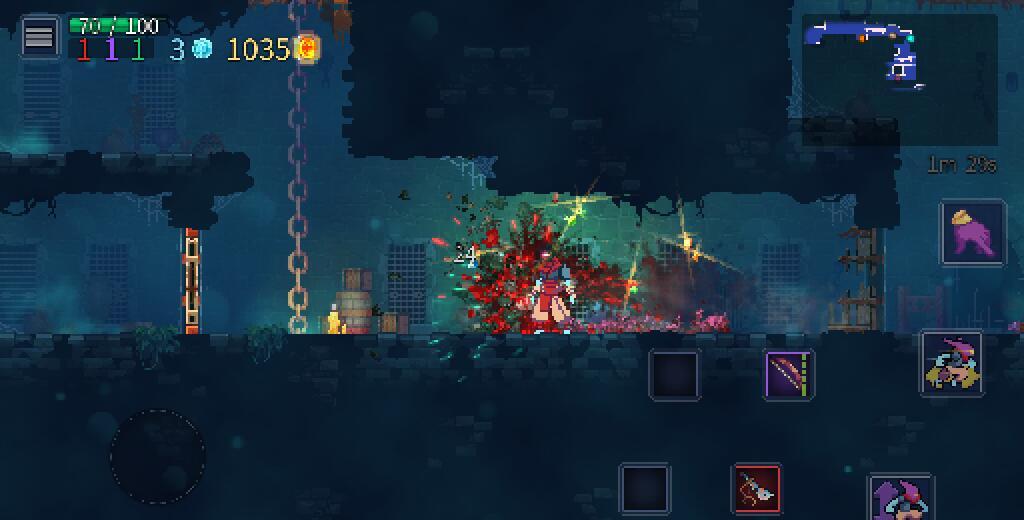Tap the jump button with up arrow

click(x=902, y=498)
